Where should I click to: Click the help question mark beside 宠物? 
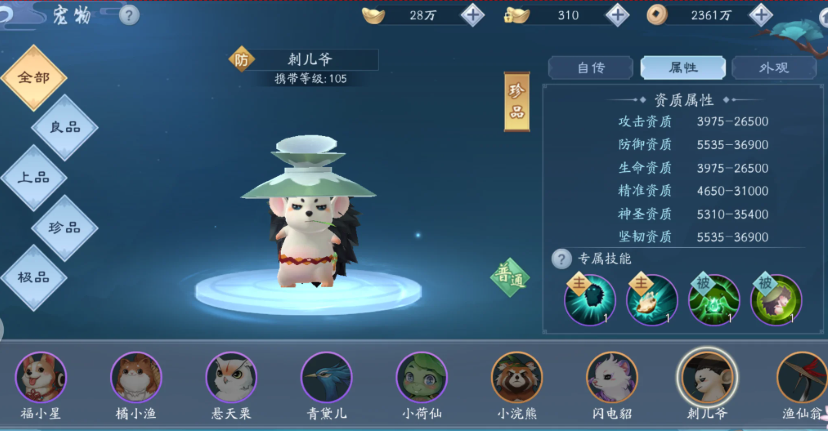[x=129, y=15]
